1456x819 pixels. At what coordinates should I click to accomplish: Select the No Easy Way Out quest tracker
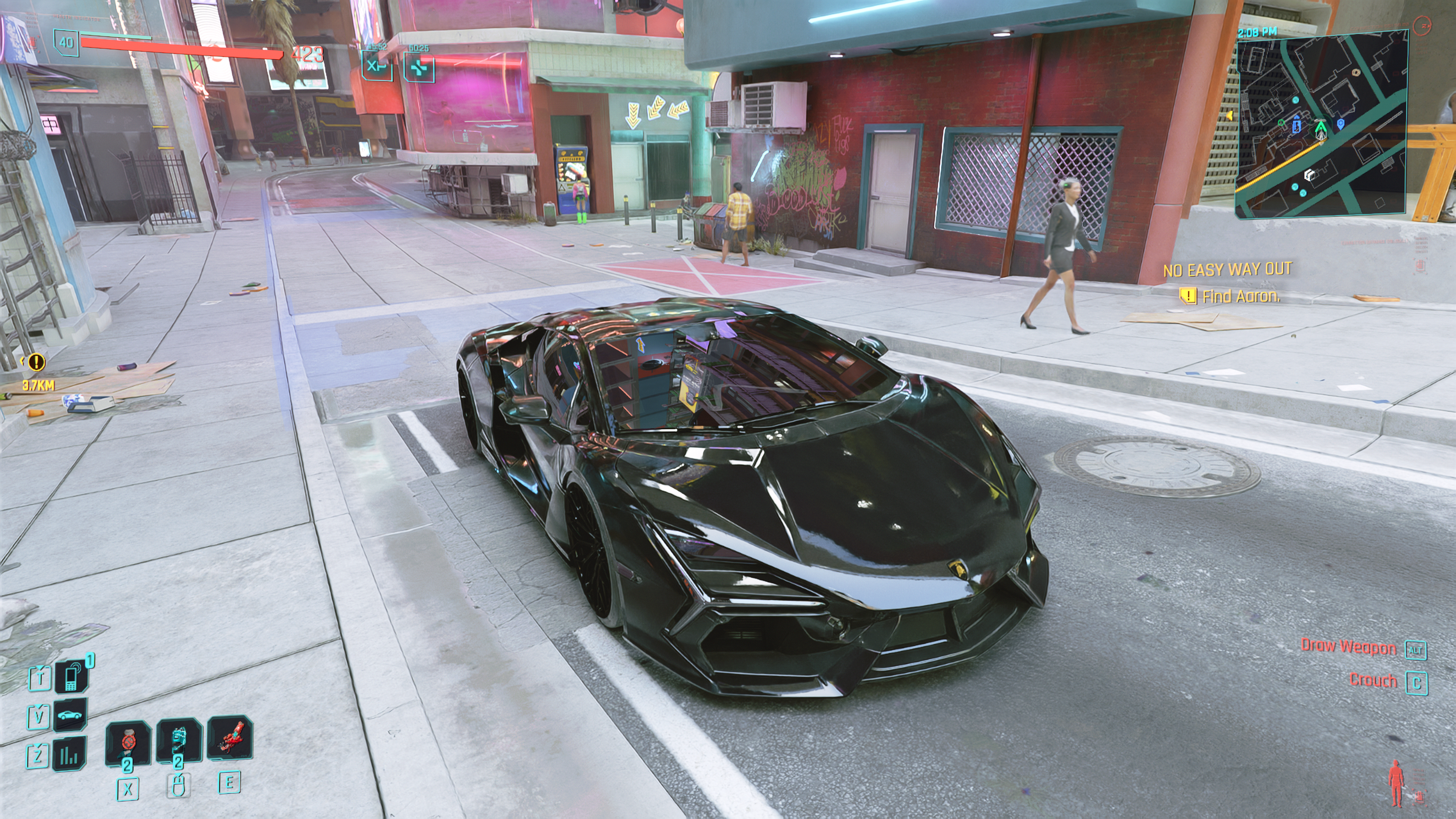point(1227,270)
